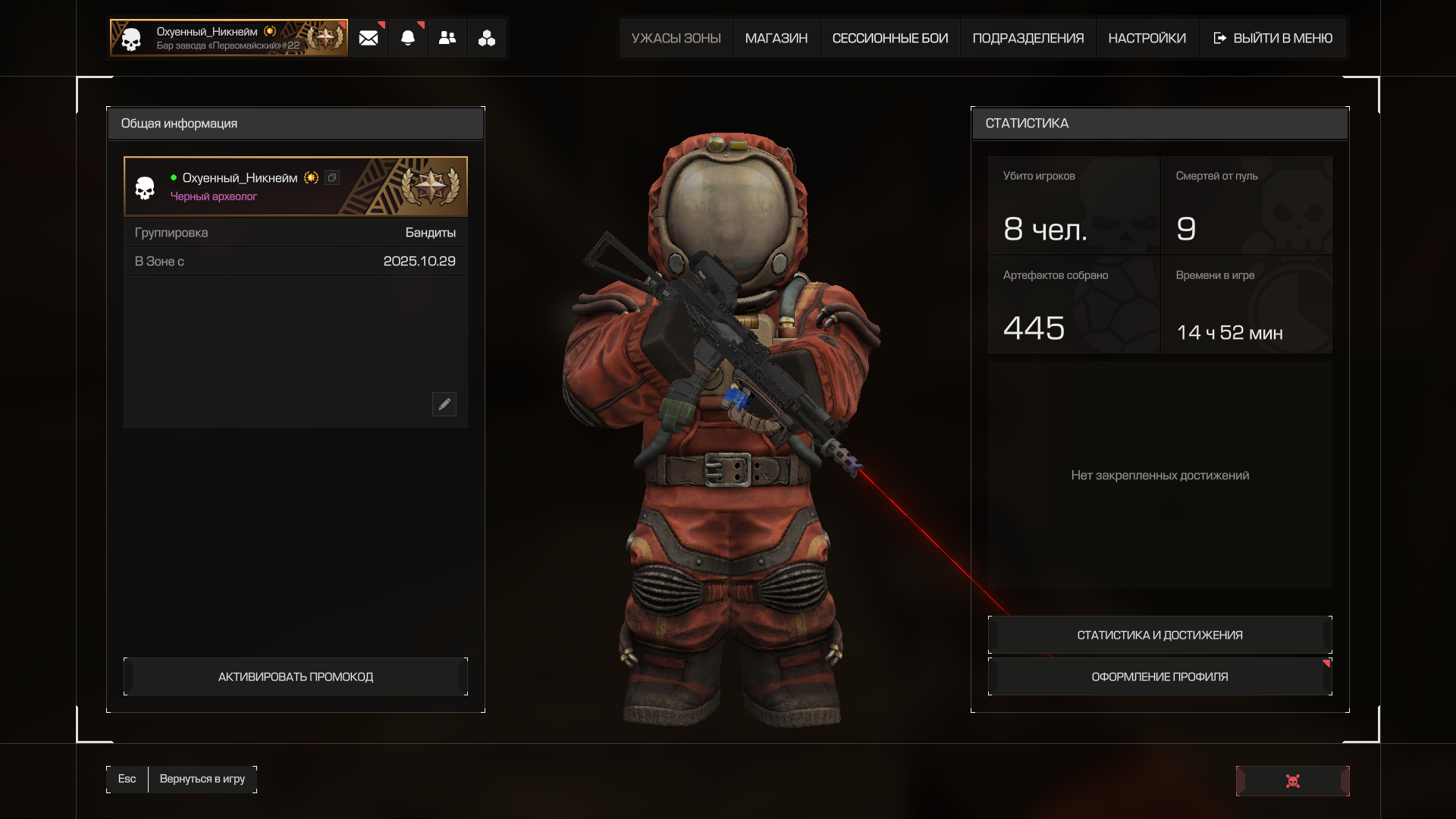Screen dimensions: 1456x819
Task: Edit profile description with pencil button
Action: point(444,404)
